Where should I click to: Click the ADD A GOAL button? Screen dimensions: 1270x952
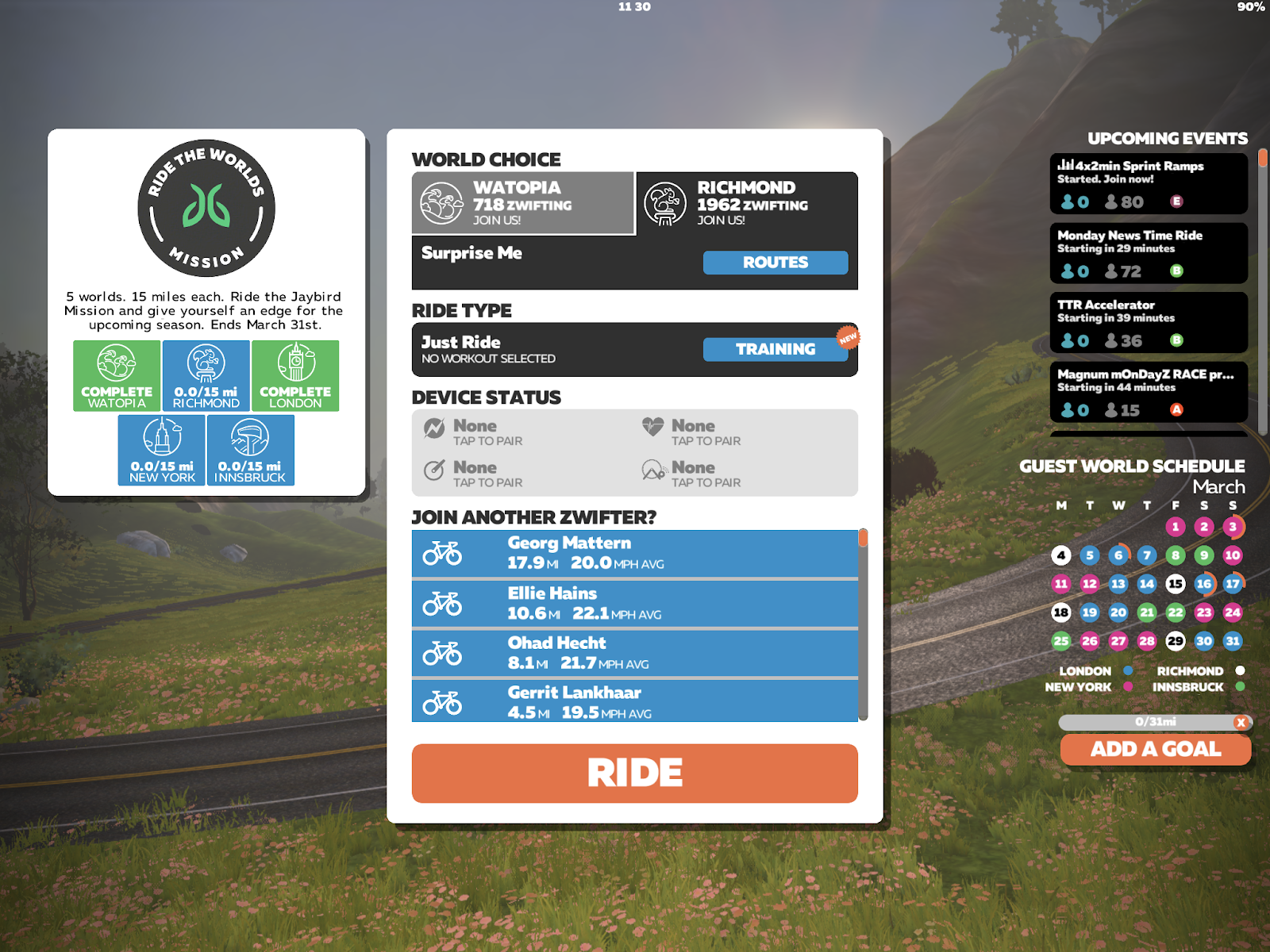pos(1155,749)
